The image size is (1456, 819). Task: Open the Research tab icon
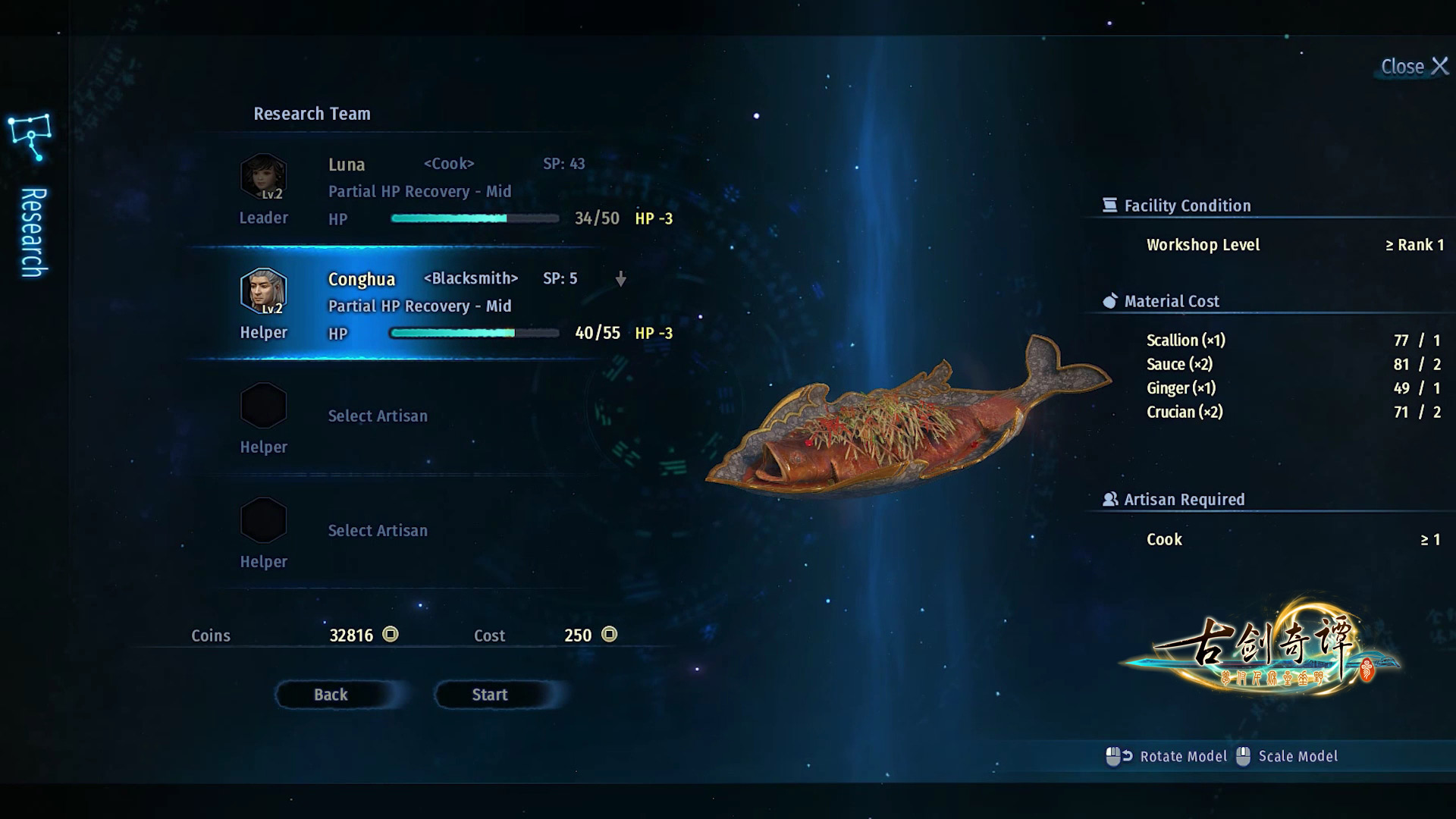[30, 137]
